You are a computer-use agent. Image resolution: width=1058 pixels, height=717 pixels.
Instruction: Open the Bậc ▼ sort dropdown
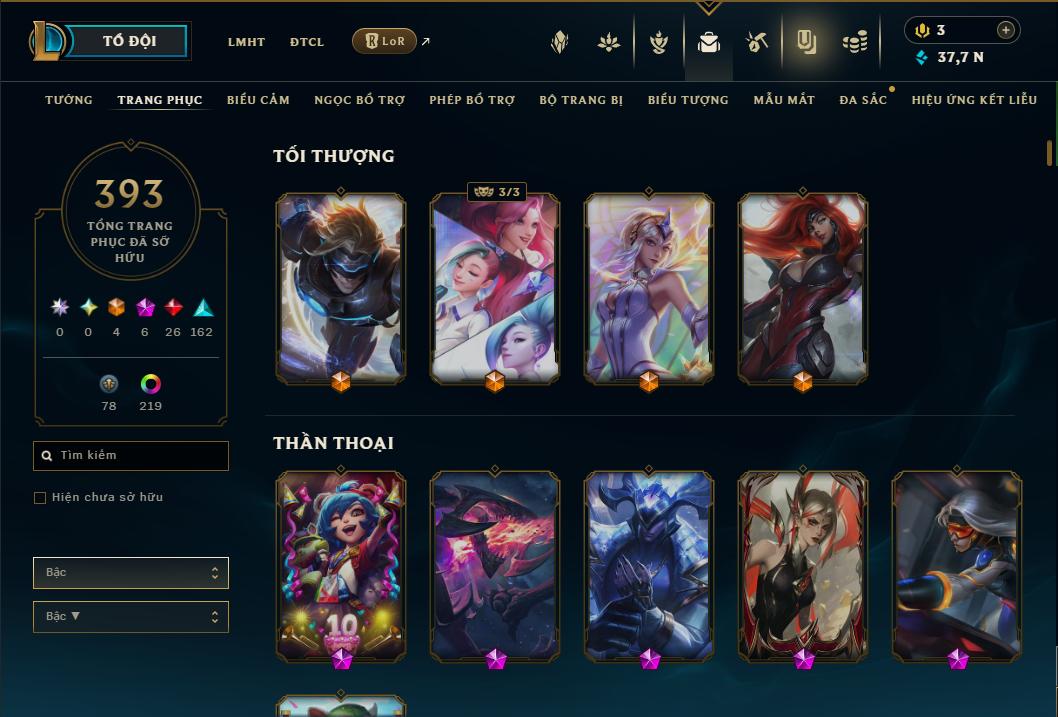131,617
